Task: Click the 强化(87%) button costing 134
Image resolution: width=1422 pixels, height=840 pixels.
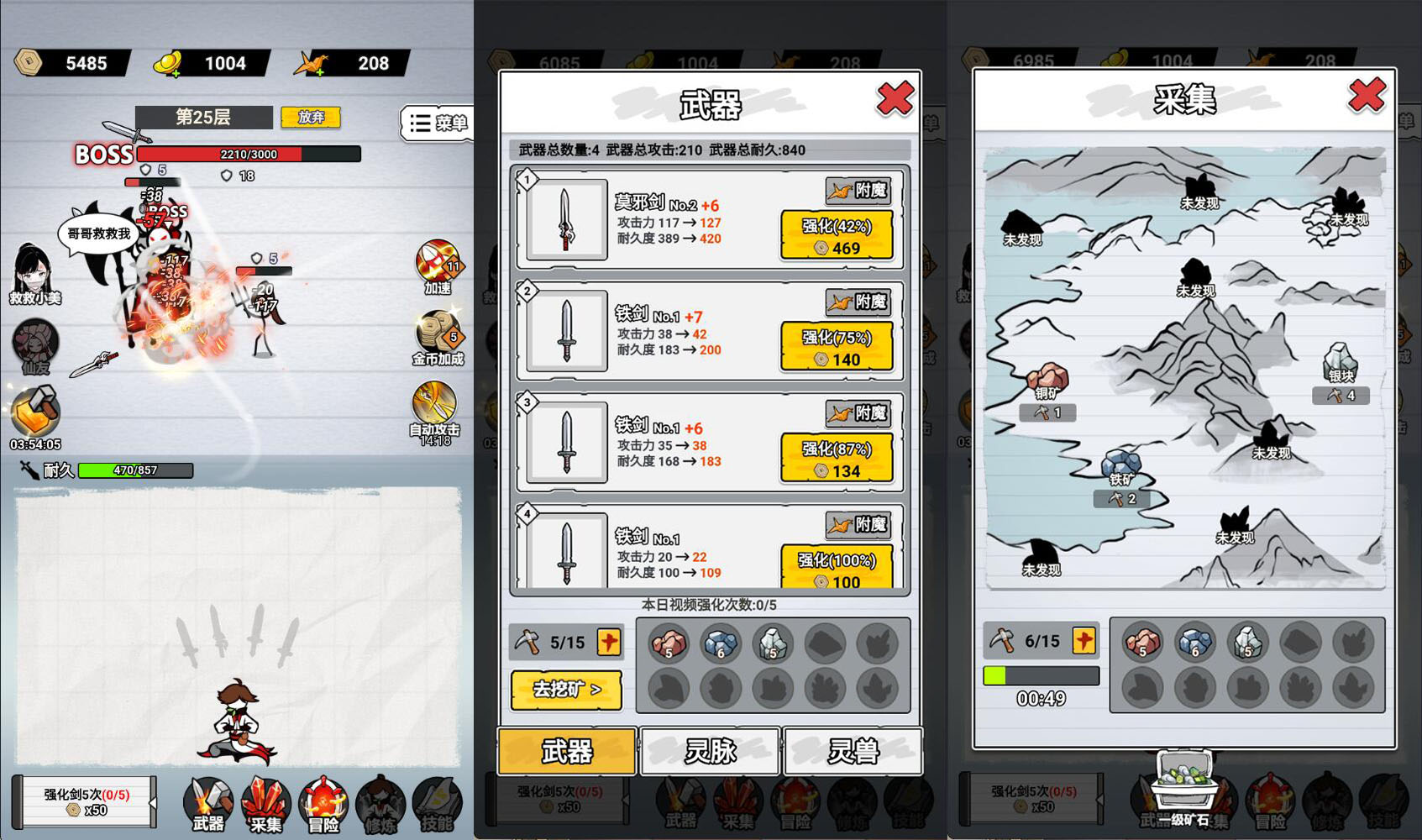Action: (x=837, y=459)
